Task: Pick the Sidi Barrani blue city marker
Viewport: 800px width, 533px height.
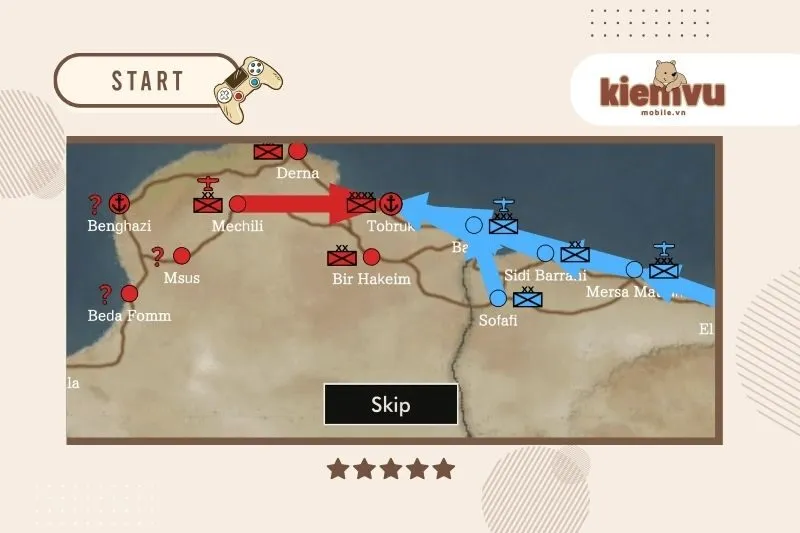Action: (545, 253)
